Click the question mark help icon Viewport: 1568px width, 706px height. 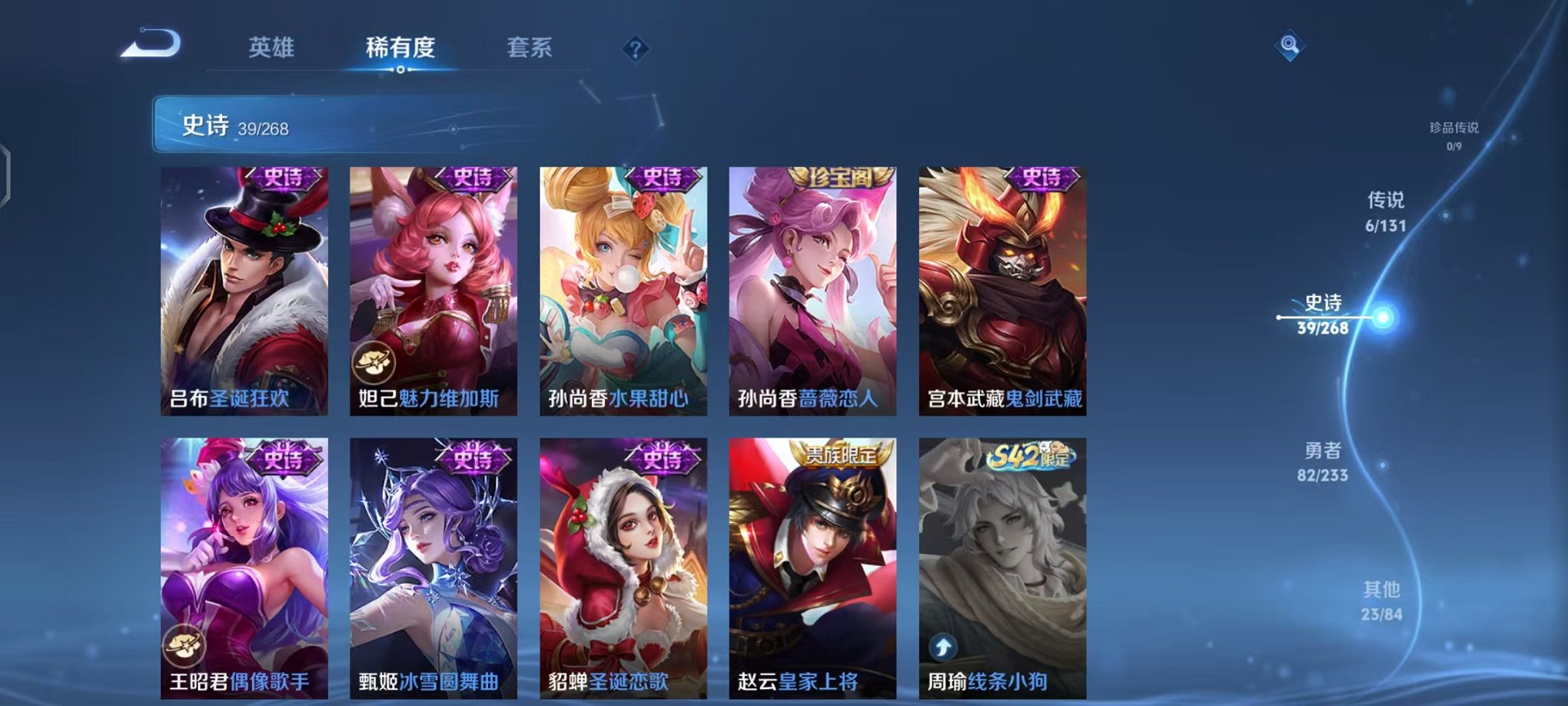(x=634, y=49)
